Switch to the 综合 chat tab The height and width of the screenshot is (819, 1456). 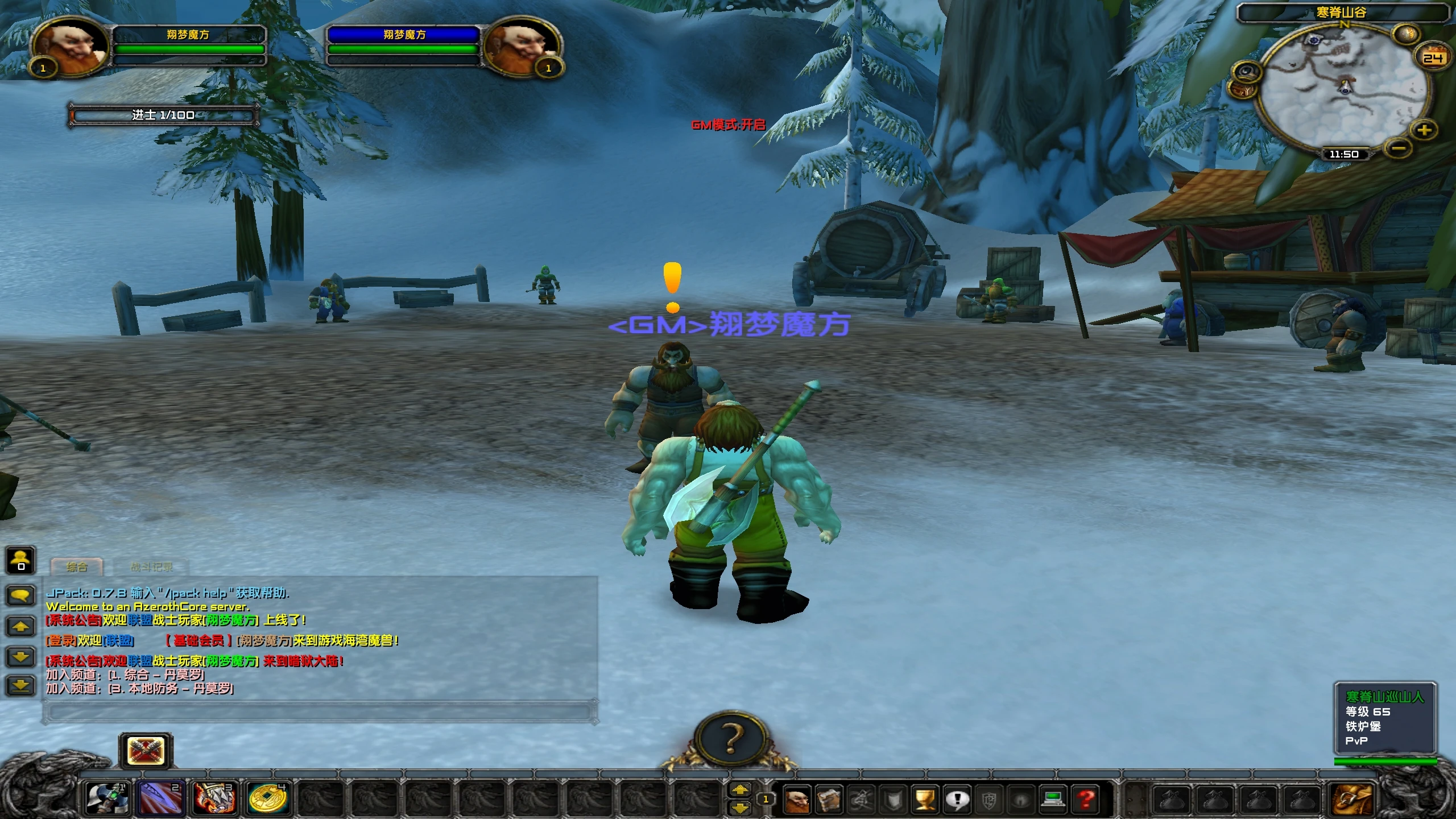click(x=77, y=567)
